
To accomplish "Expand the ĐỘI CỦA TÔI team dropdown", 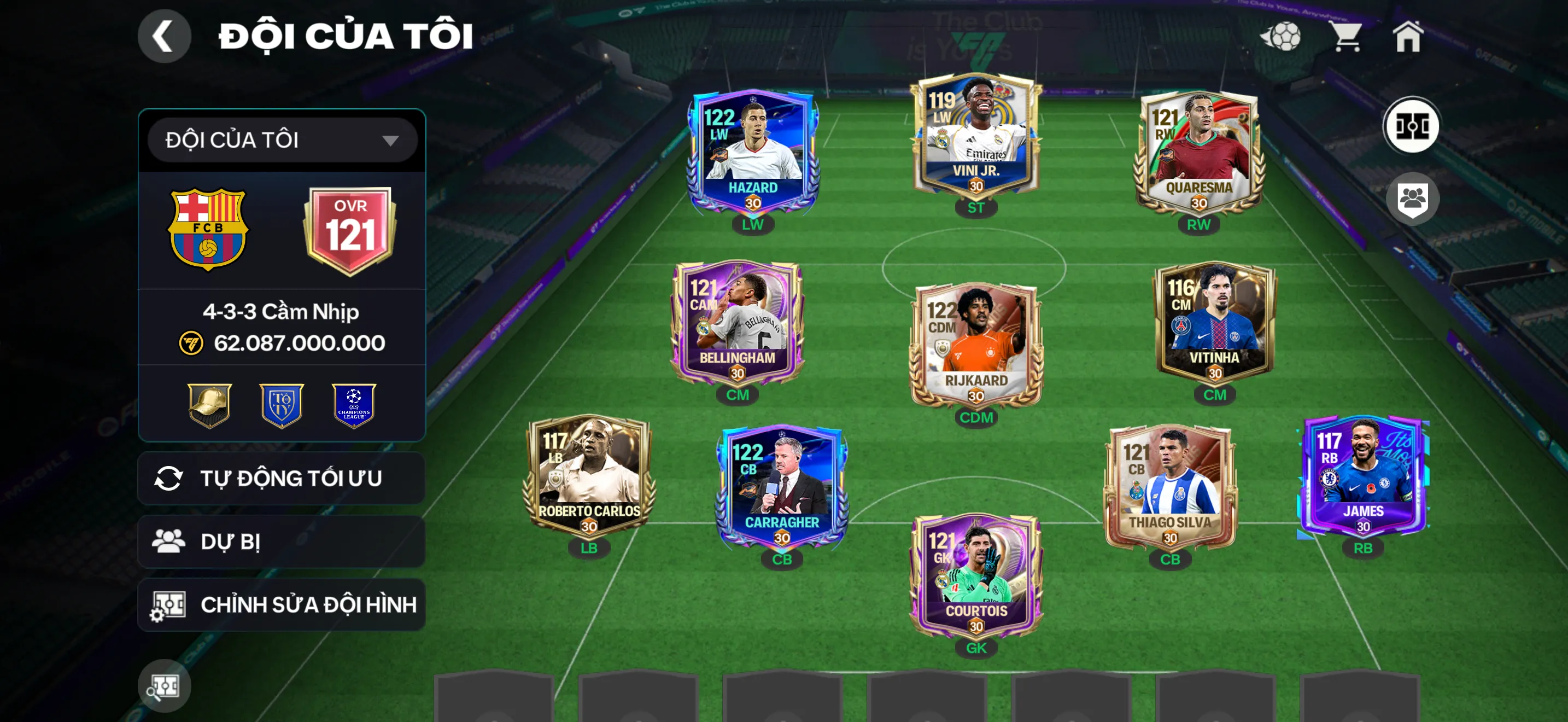I will pos(280,139).
